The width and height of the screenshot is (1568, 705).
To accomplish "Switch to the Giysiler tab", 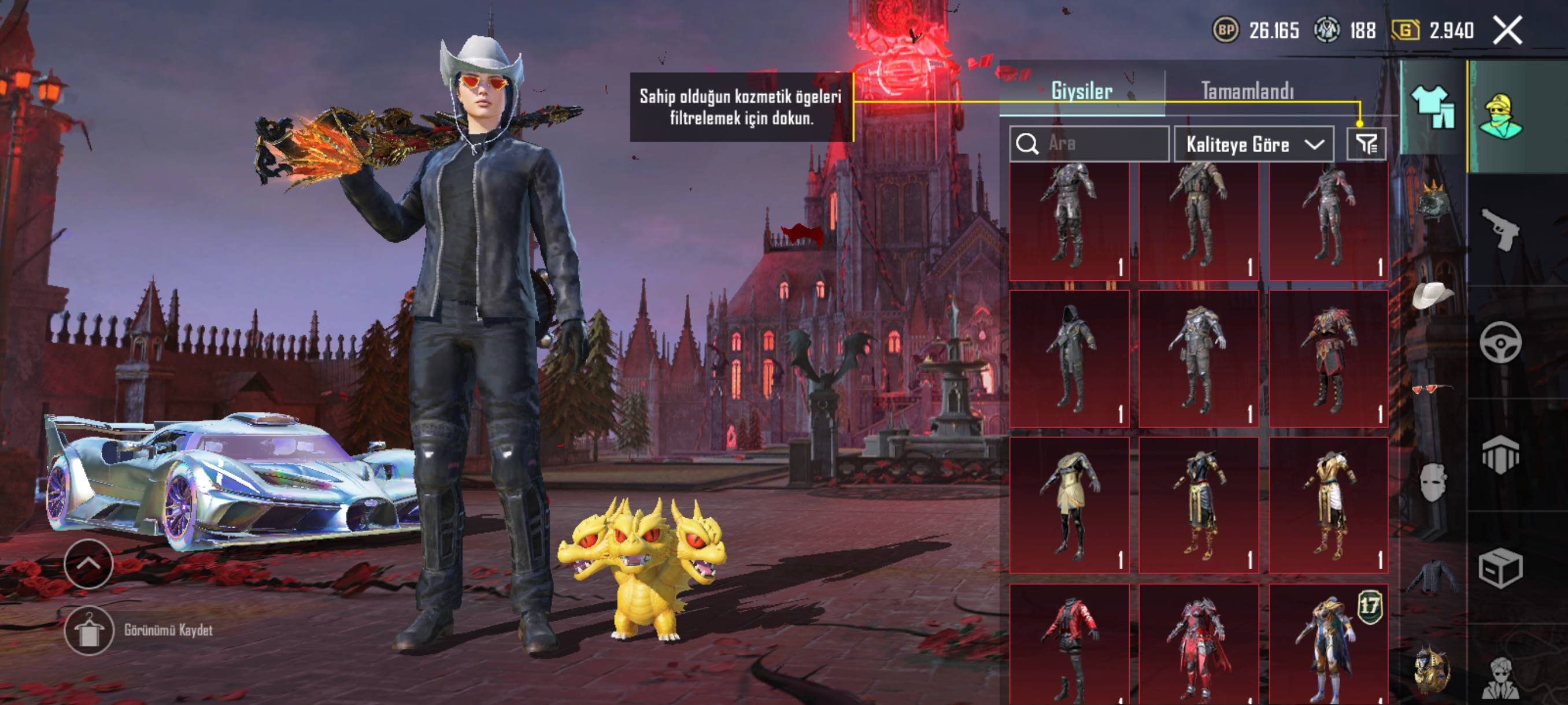I will 1082,91.
